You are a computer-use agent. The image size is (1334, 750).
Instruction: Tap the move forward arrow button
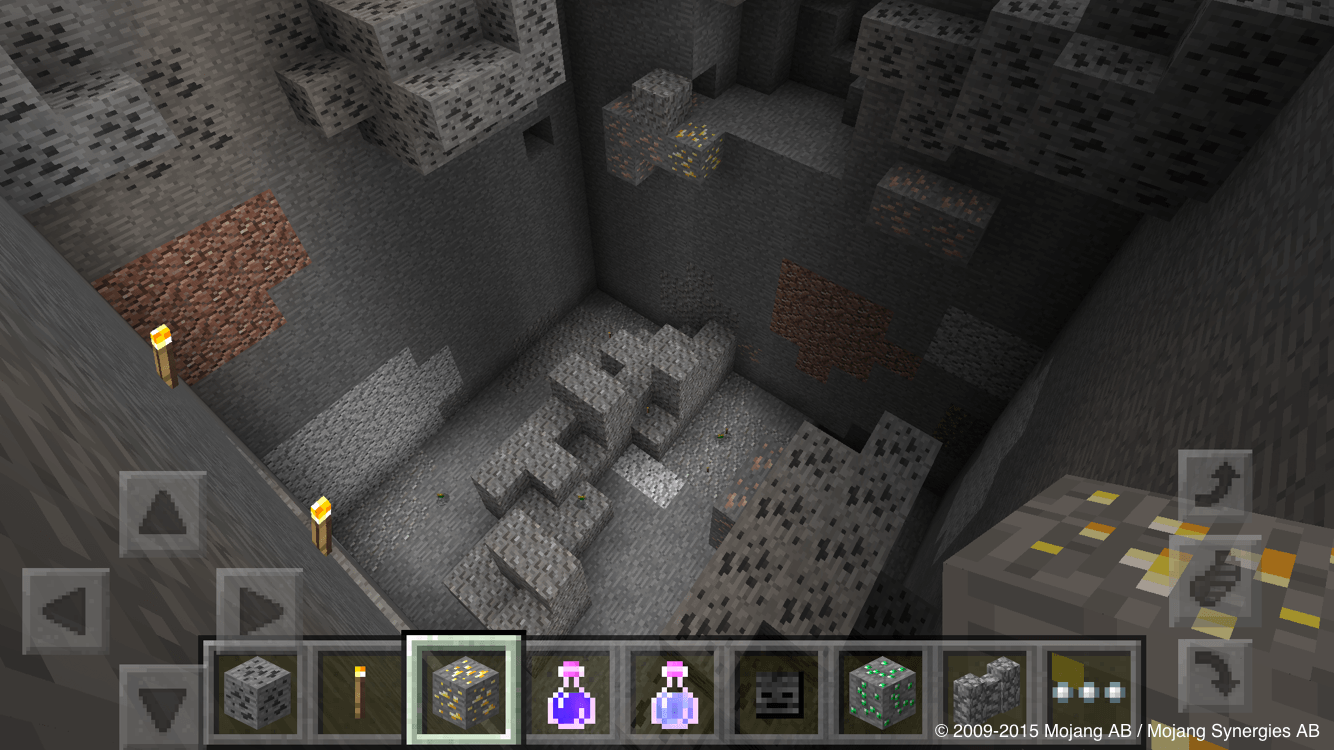[163, 515]
